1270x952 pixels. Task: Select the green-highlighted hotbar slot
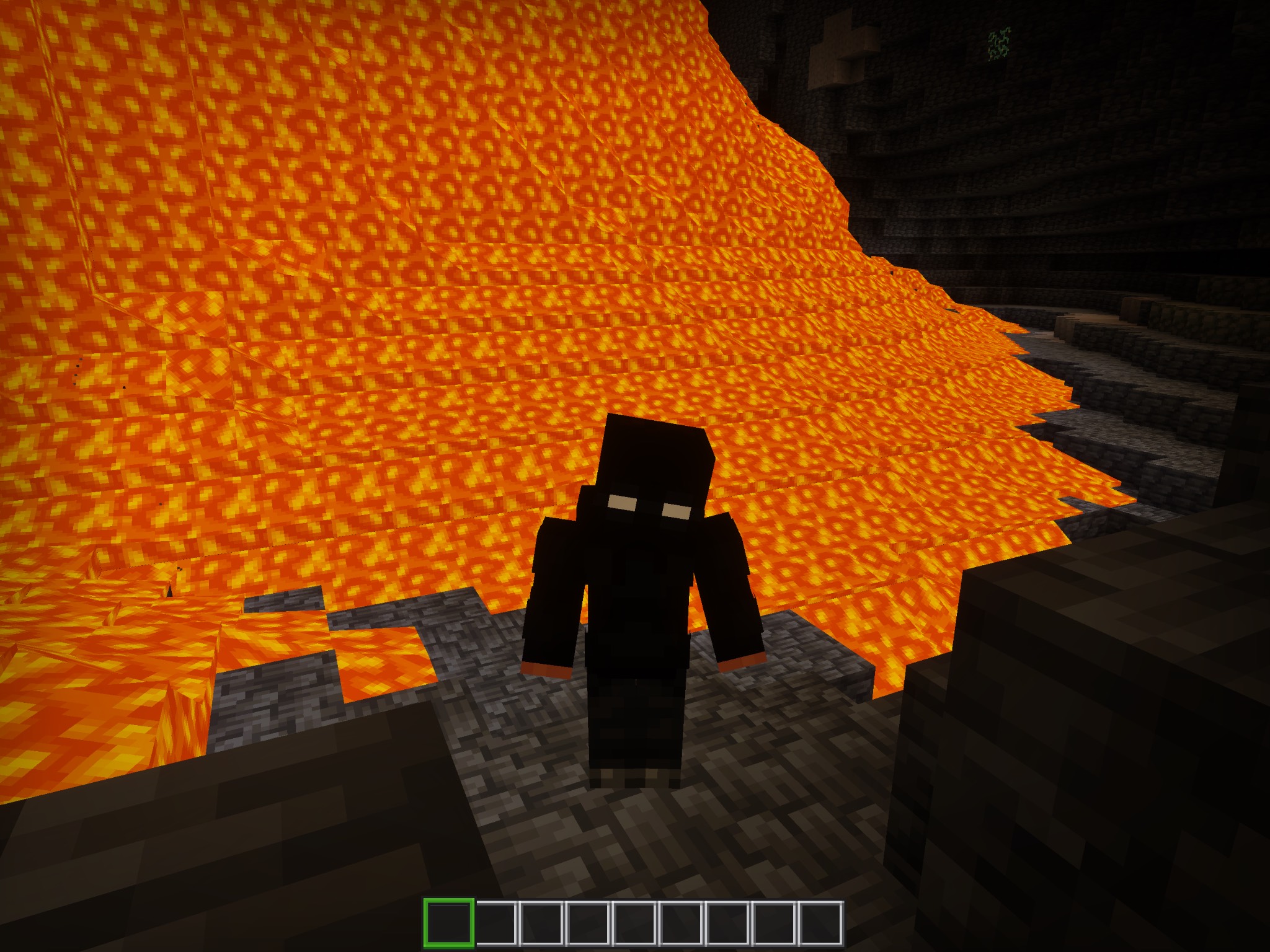449,922
